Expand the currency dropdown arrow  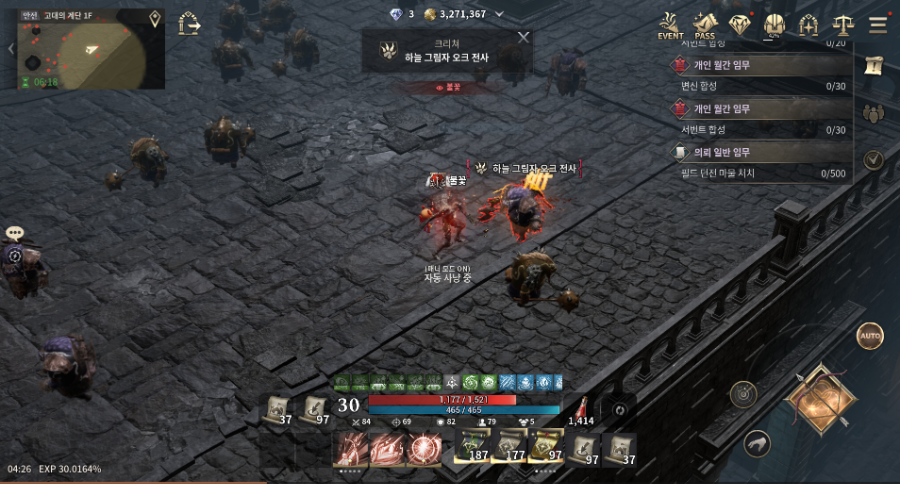click(499, 14)
